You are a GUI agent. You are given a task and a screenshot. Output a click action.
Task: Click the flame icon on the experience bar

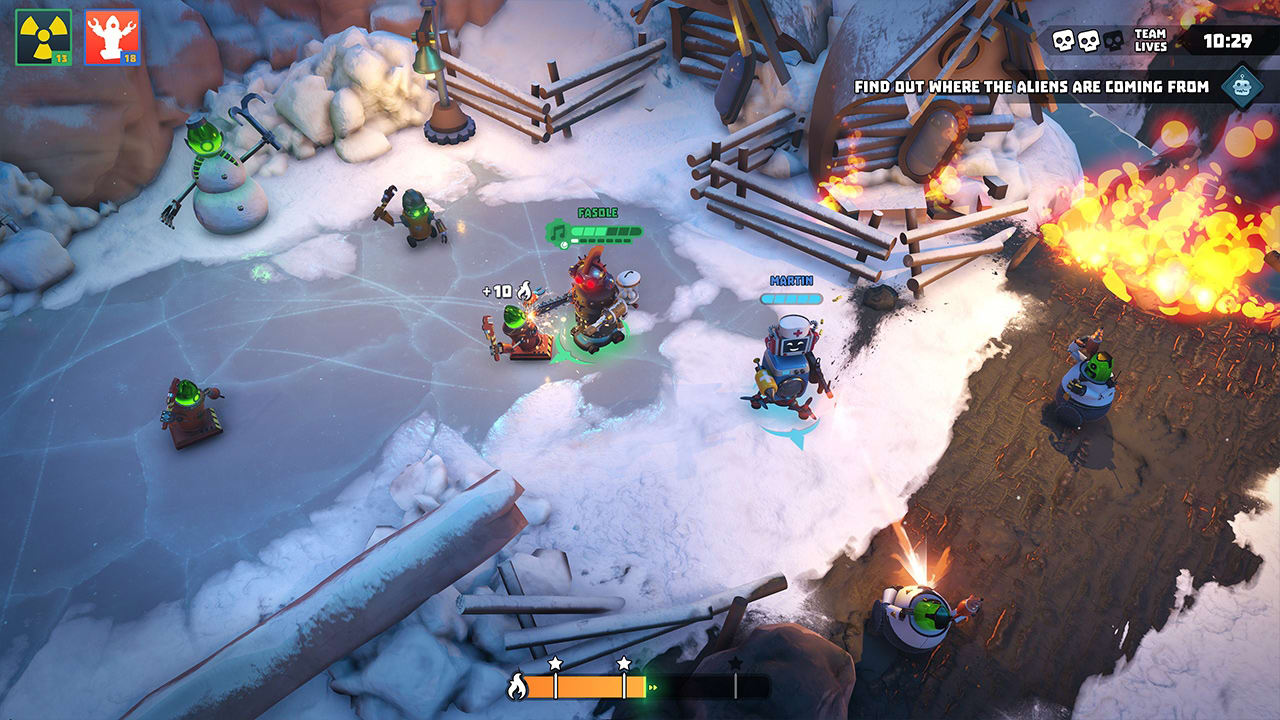tap(518, 685)
